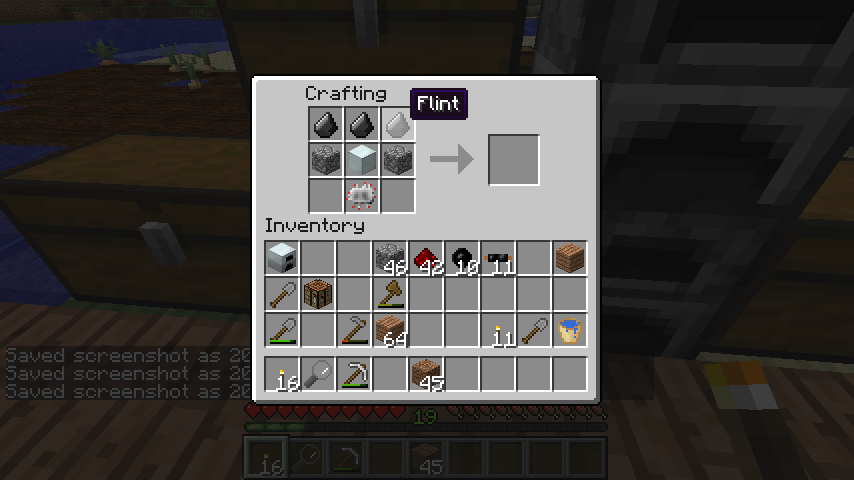Image resolution: width=854 pixels, height=480 pixels.
Task: Select the coal stack of 10
Action: (x=463, y=259)
